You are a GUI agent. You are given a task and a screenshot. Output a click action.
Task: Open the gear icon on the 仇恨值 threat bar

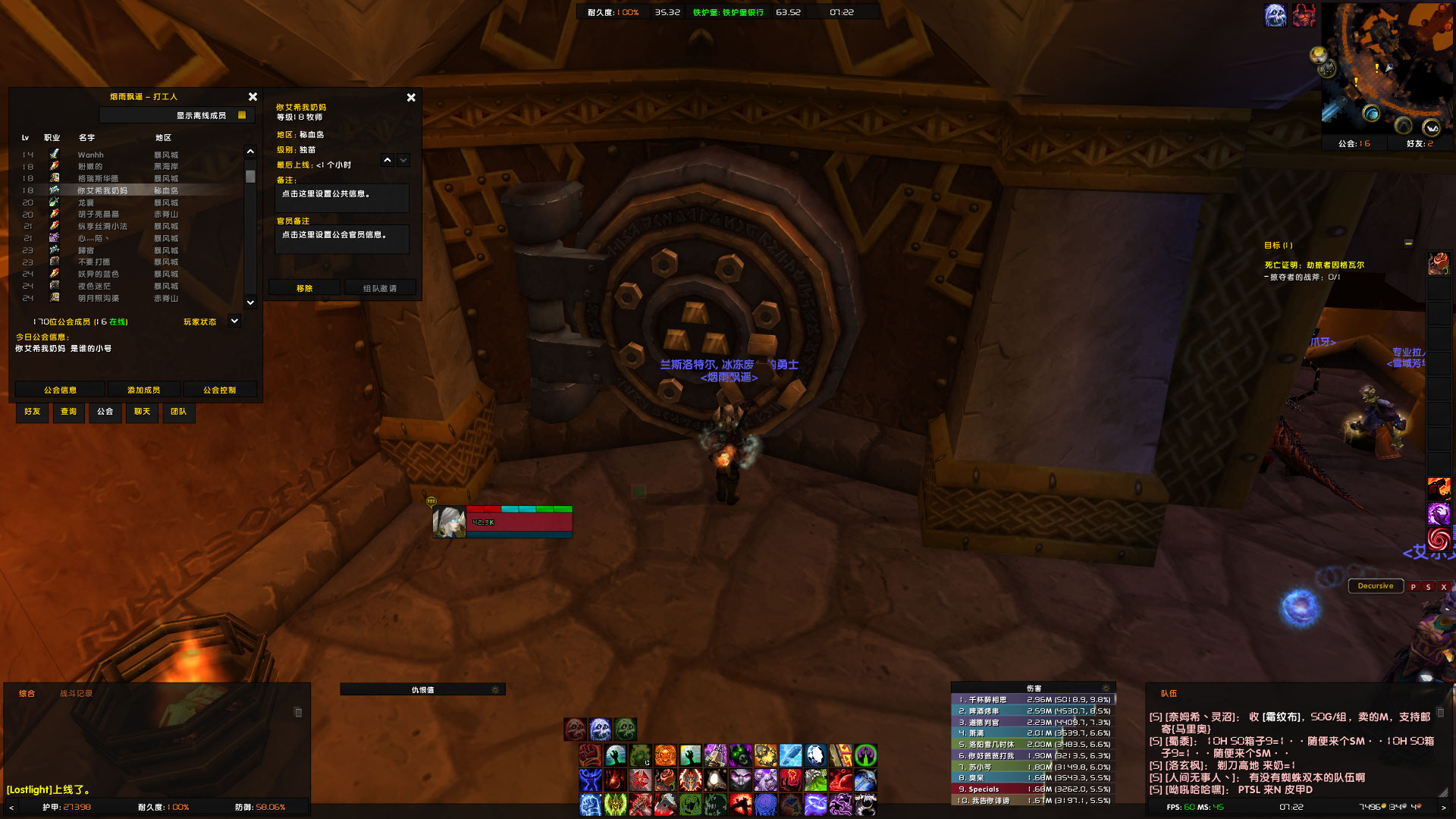coord(494,689)
